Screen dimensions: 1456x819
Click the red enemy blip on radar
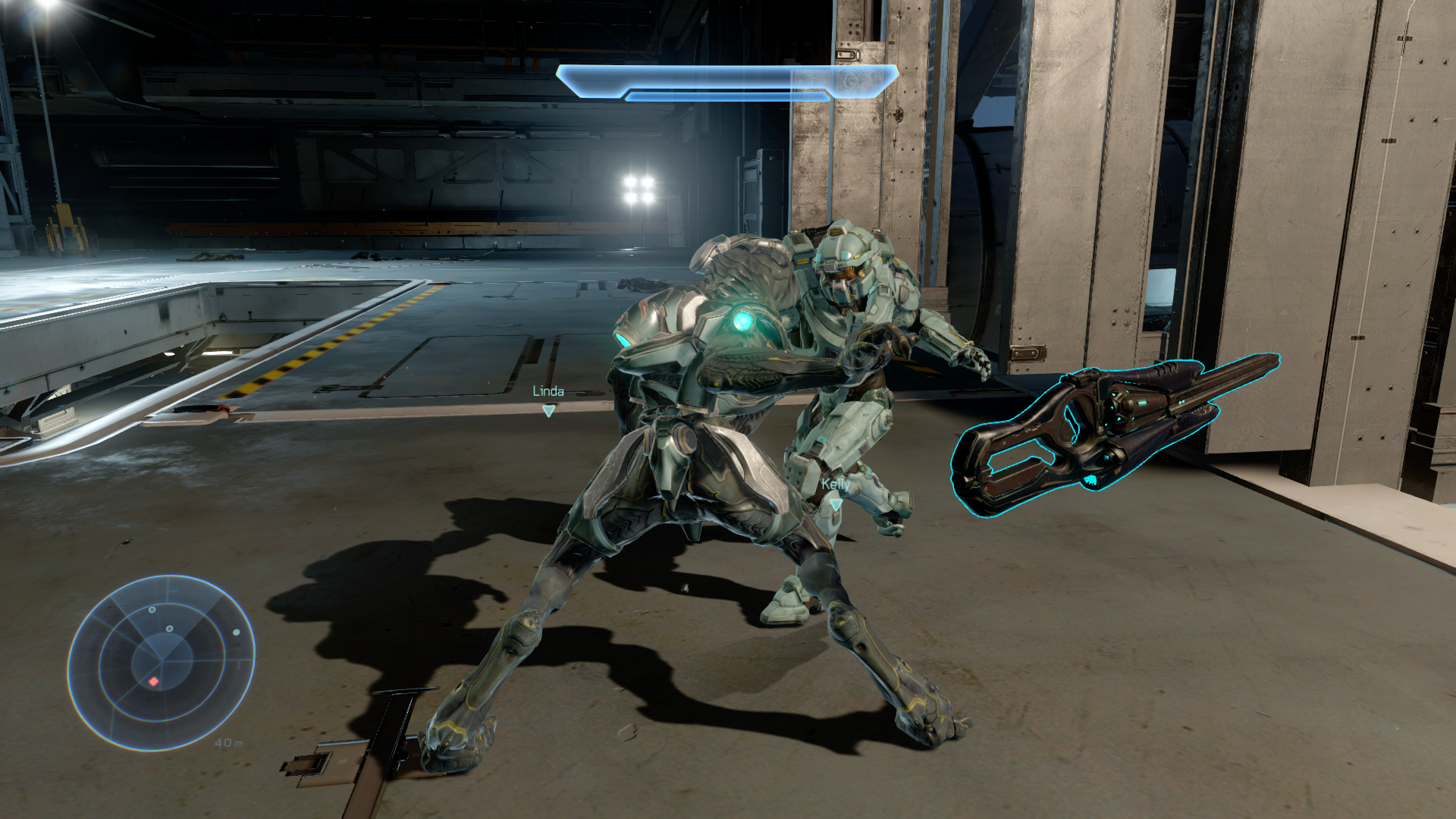(x=154, y=682)
